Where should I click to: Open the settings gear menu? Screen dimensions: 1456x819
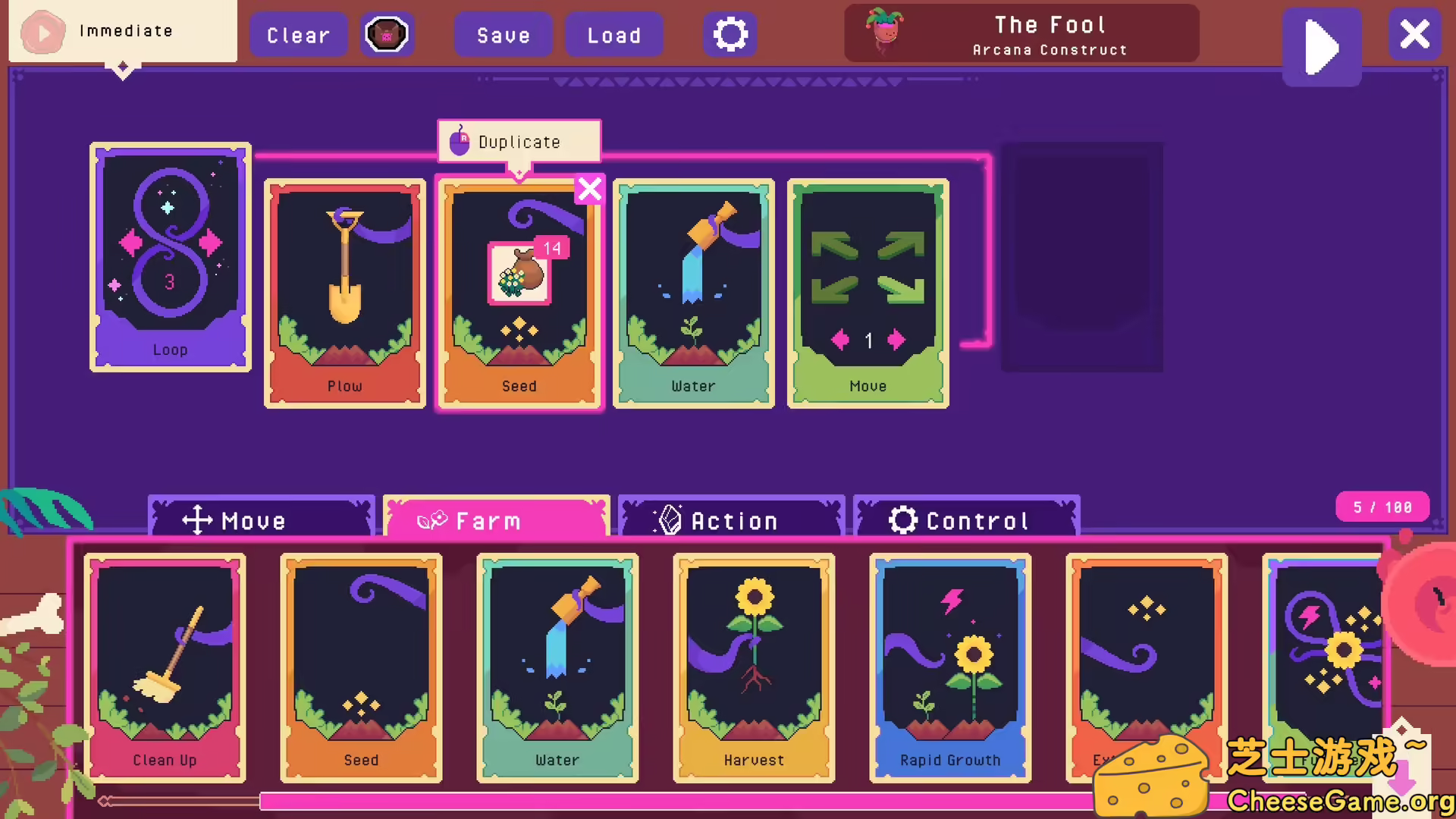729,33
